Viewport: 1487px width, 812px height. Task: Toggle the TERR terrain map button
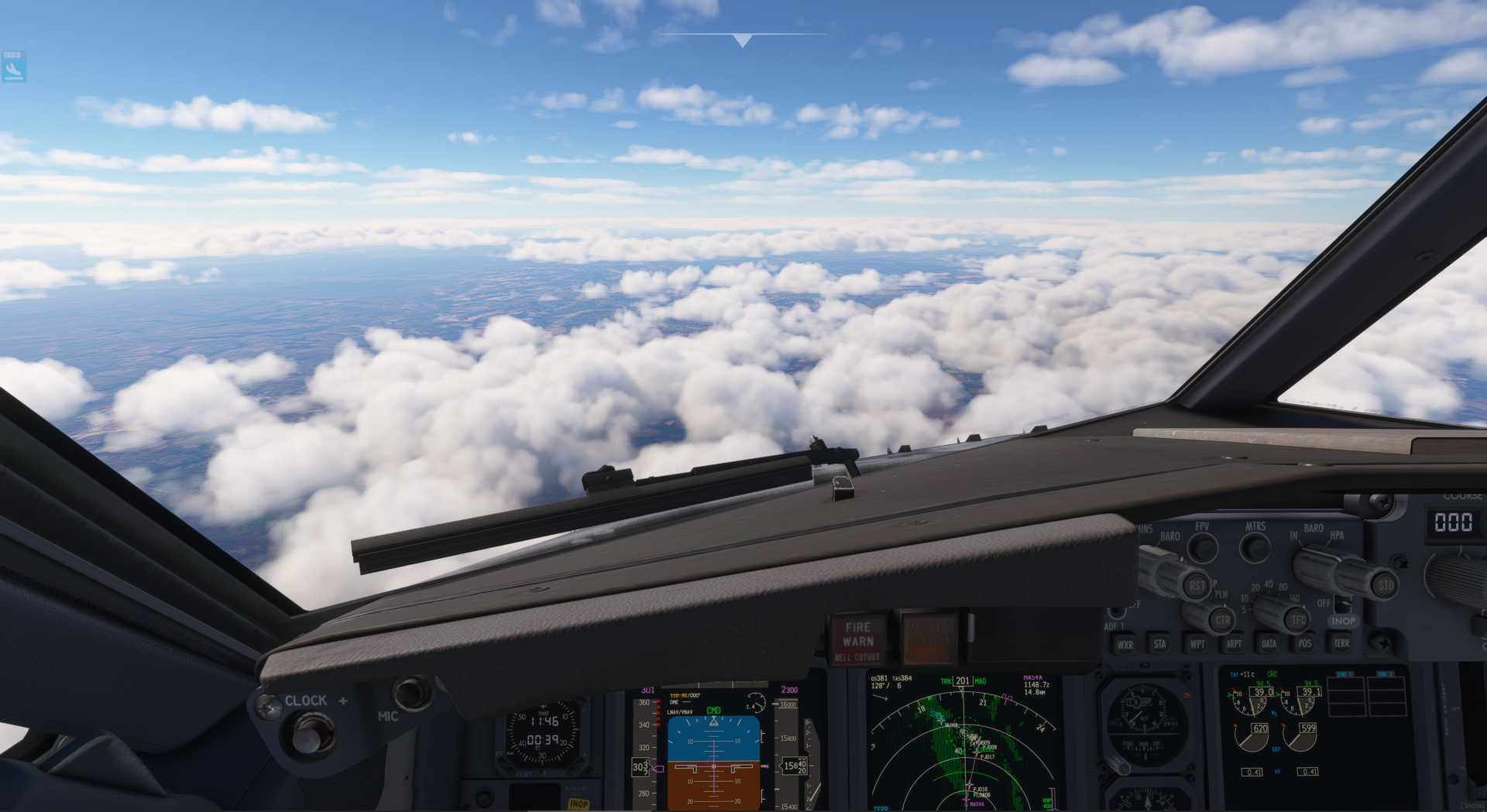(1341, 642)
